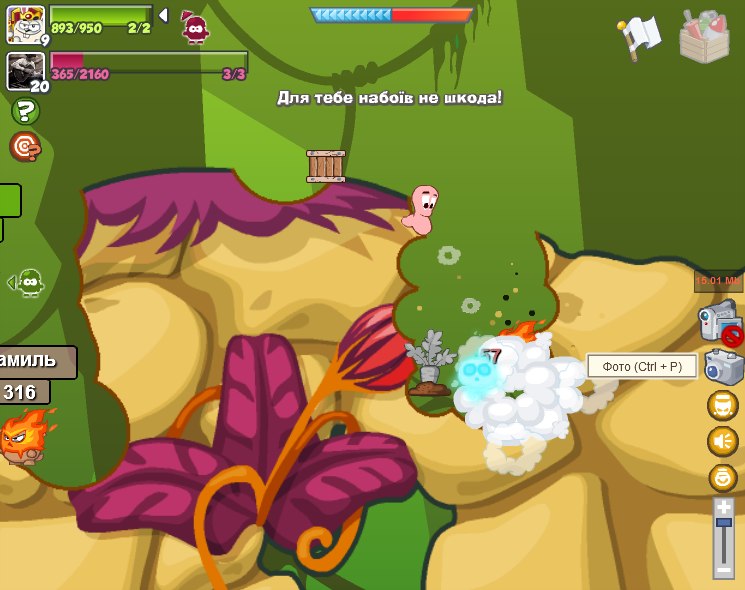
Task: Click the zoom-in plus button
Action: tap(723, 507)
